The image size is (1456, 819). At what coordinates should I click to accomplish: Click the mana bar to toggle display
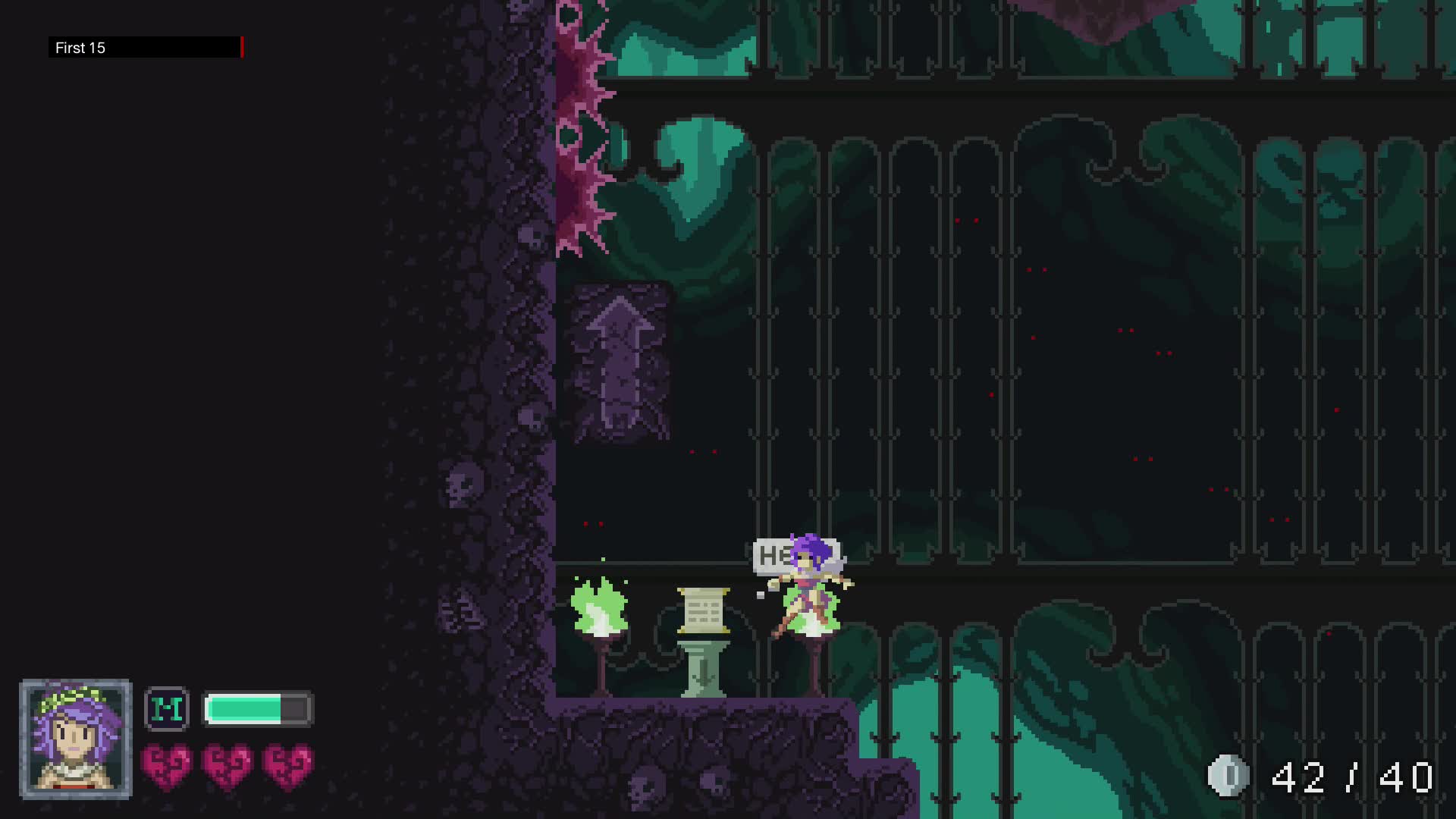258,710
